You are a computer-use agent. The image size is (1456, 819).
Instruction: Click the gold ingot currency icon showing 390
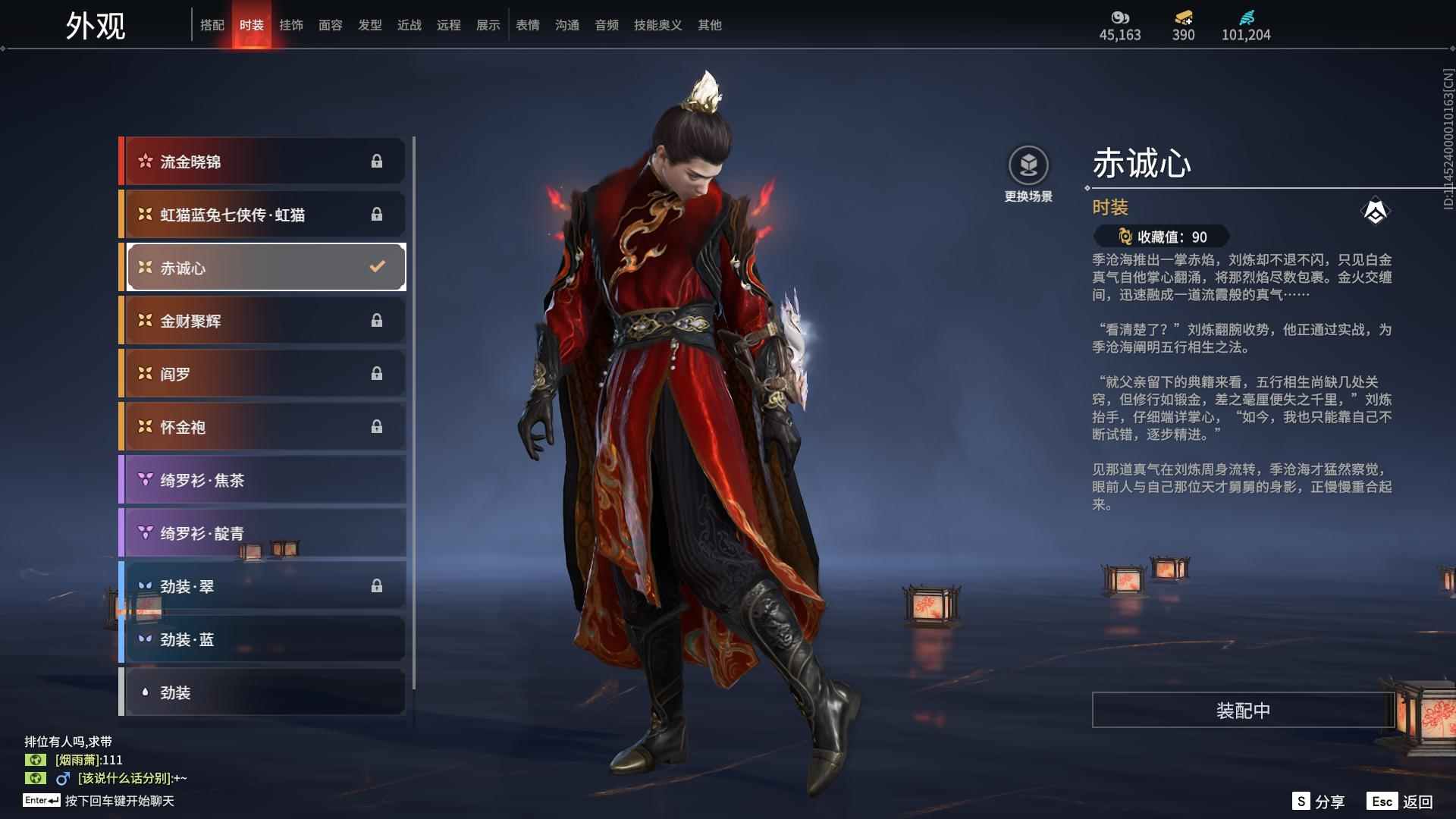point(1183,17)
